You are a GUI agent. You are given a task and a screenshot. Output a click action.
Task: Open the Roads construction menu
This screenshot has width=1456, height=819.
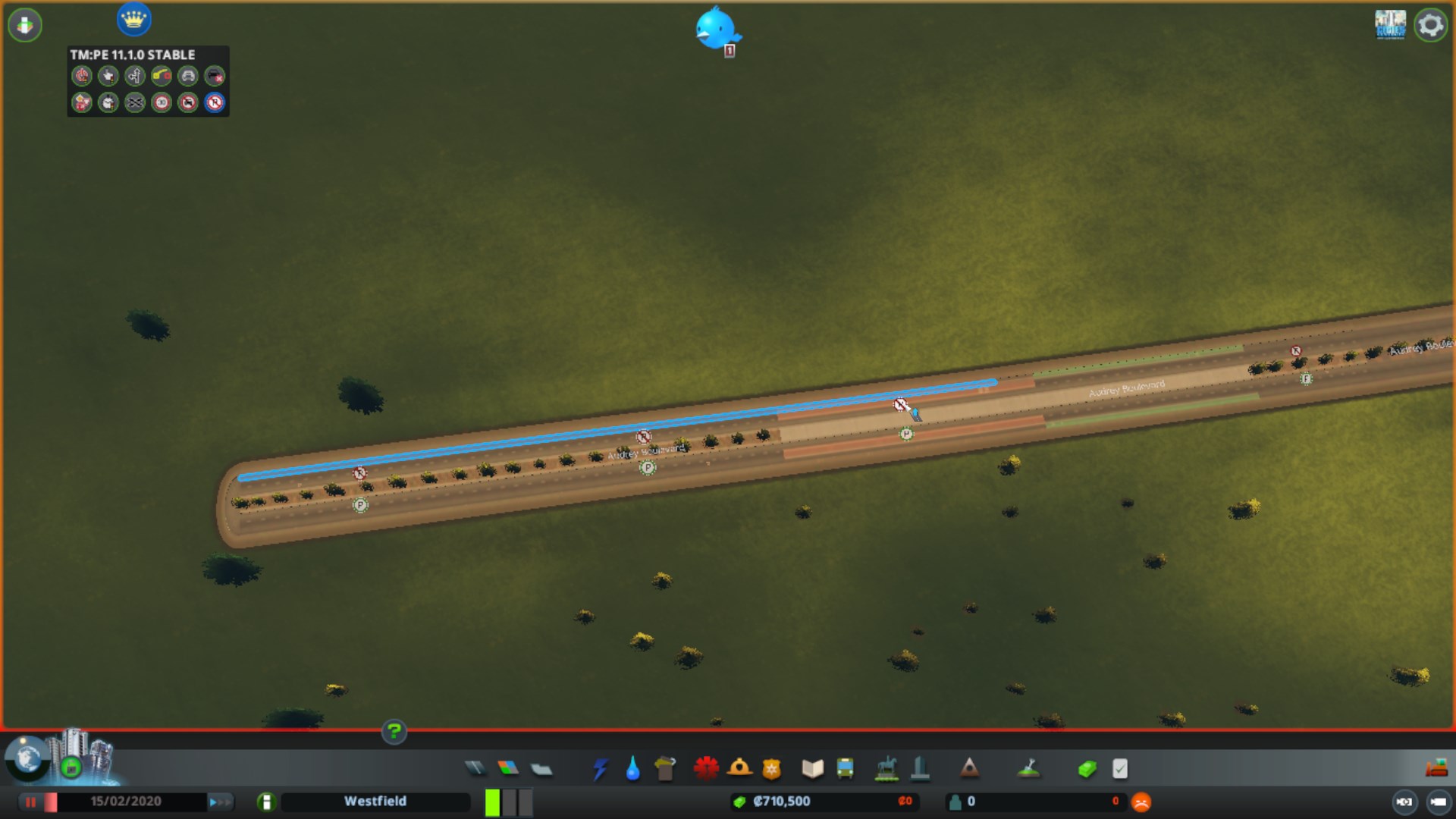(x=475, y=768)
